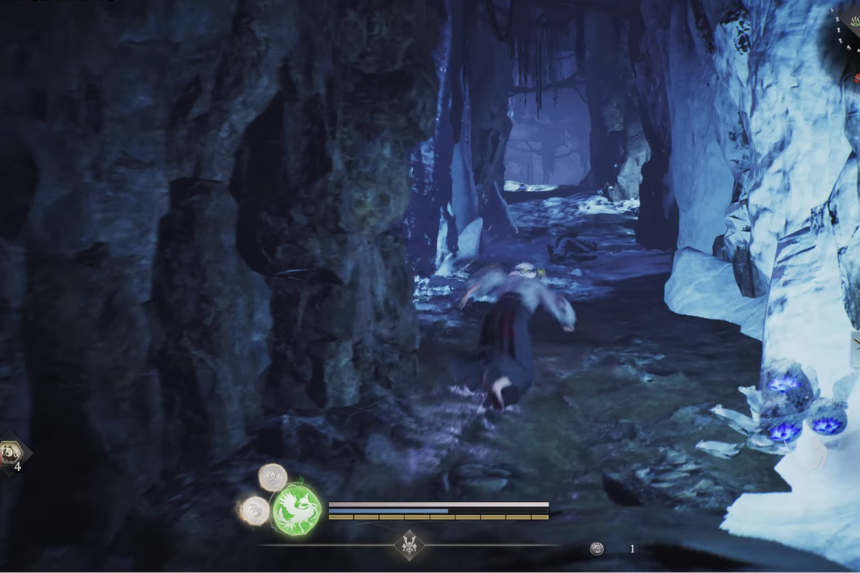Select the small round coin icon beside 1

(597, 548)
